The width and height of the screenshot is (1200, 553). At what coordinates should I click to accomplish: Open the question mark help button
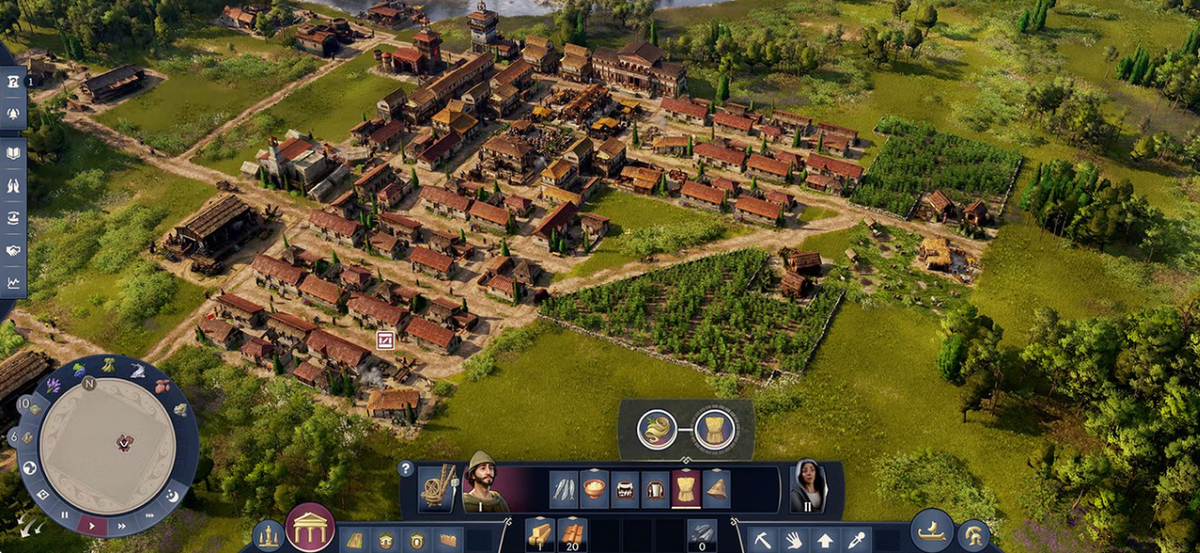(x=405, y=468)
